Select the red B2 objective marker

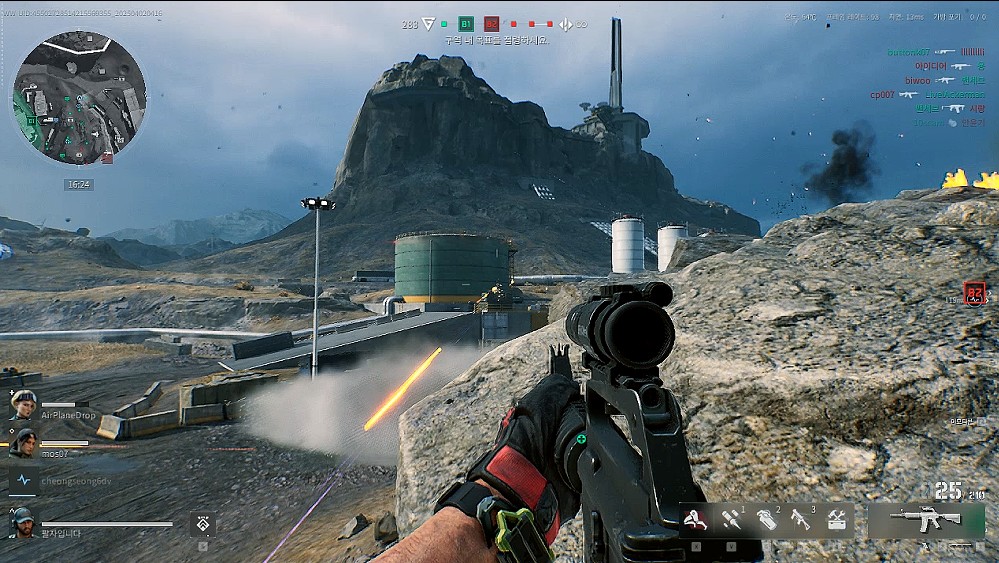coord(492,24)
